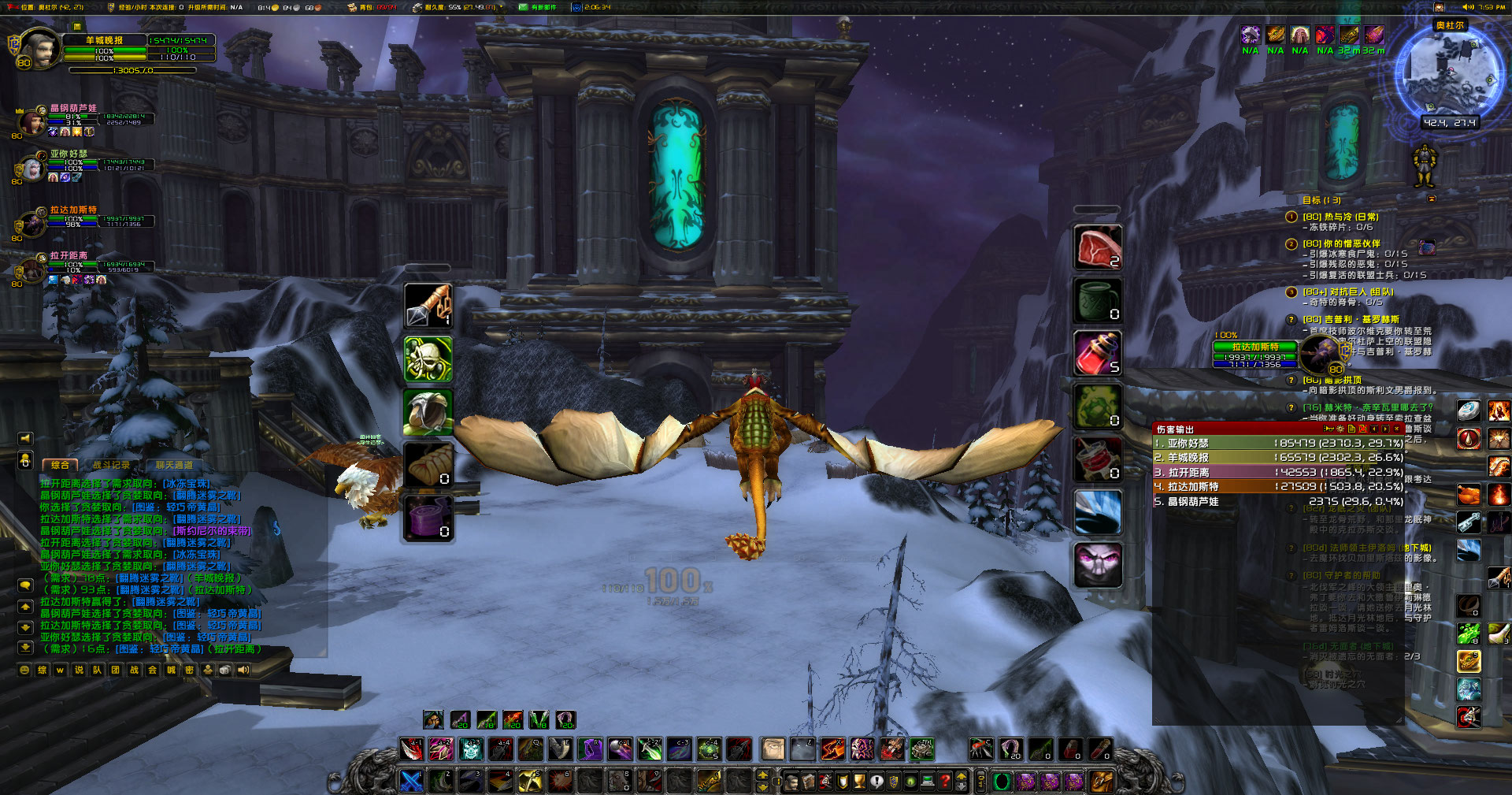This screenshot has width=1512, height=795.
Task: Click the dice roll icon beside the chat channel buttons
Action: 224,670
